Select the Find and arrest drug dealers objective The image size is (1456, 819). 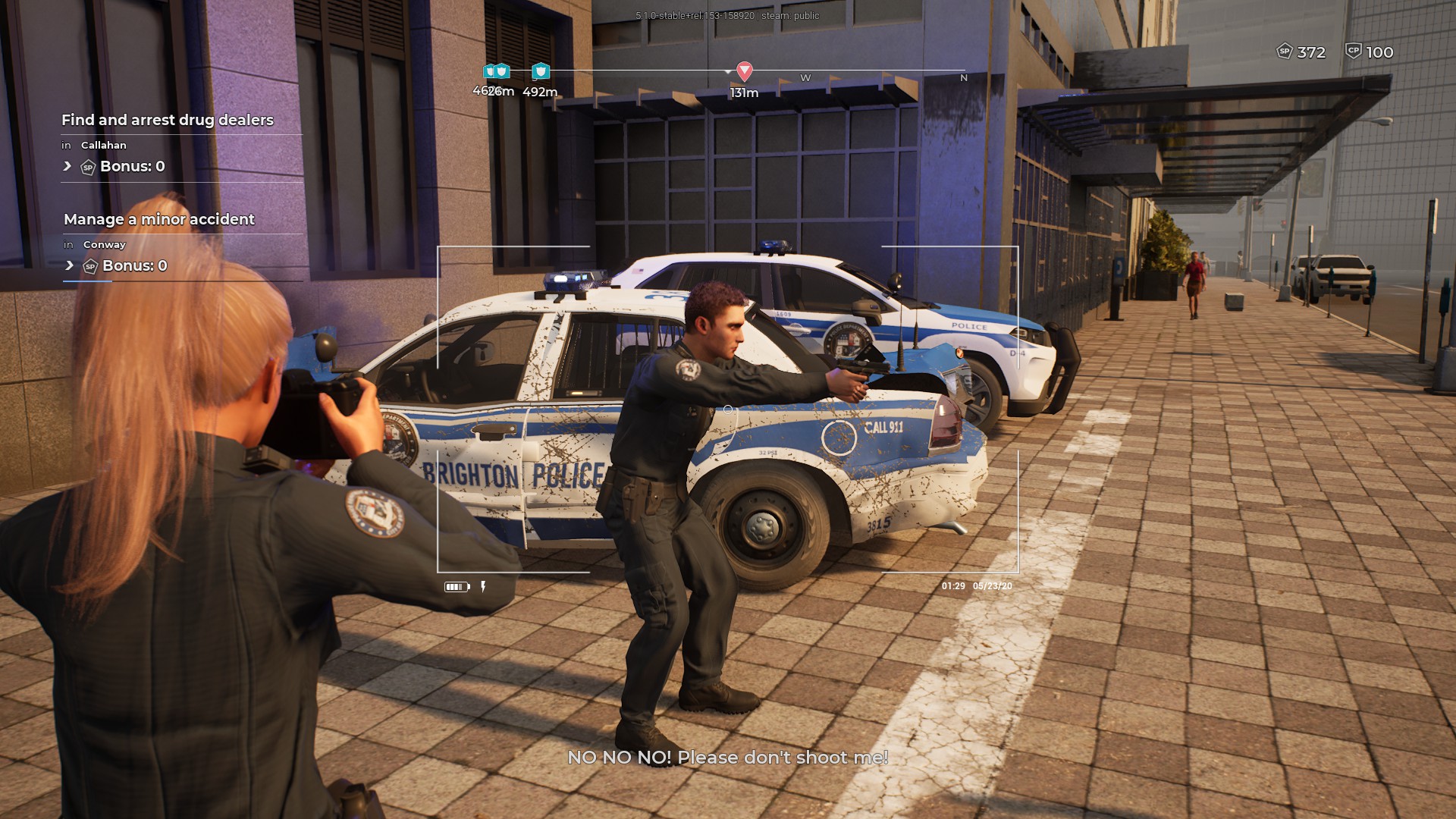(168, 120)
